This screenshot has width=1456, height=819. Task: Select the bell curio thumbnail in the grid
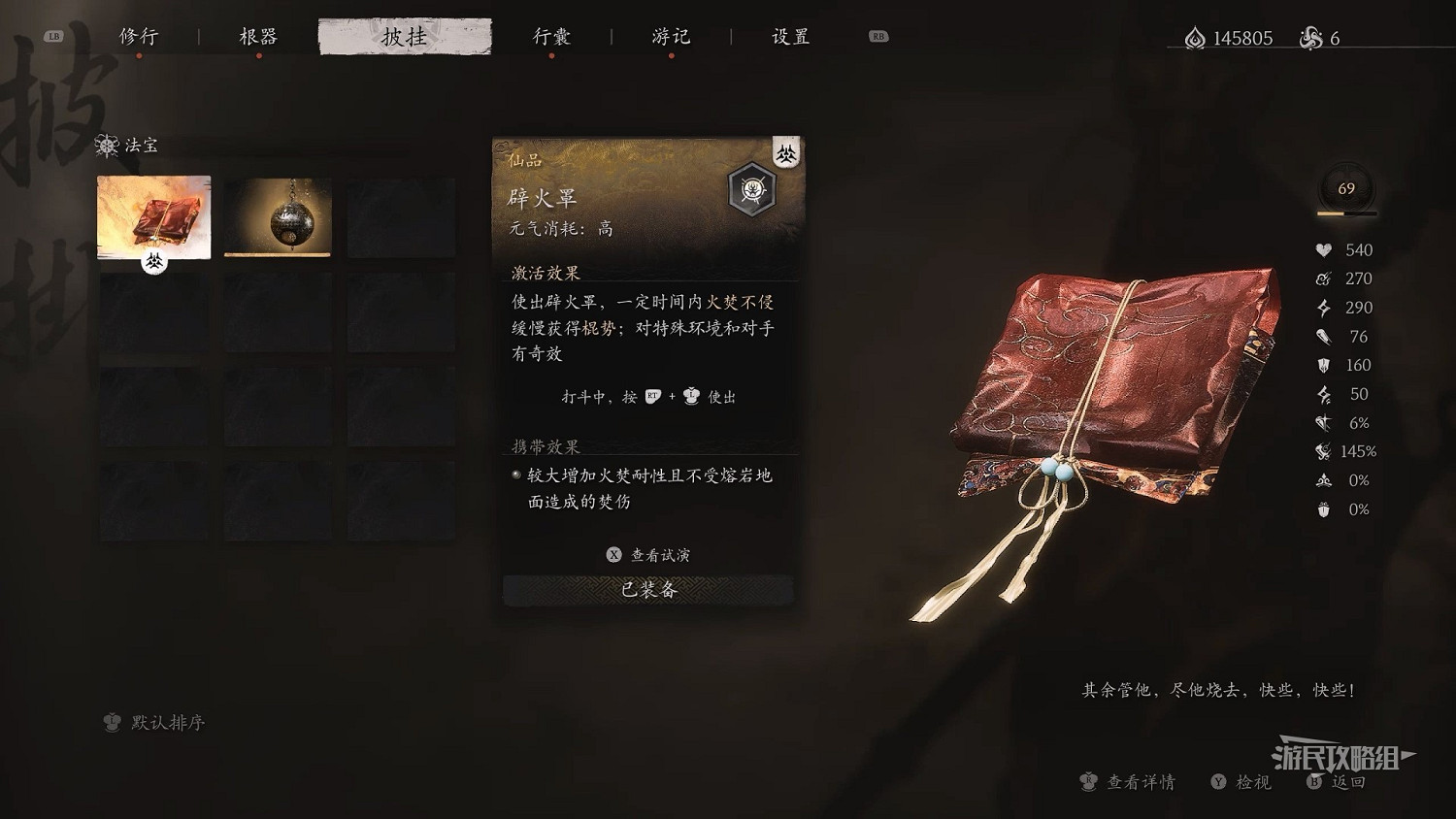(x=277, y=217)
